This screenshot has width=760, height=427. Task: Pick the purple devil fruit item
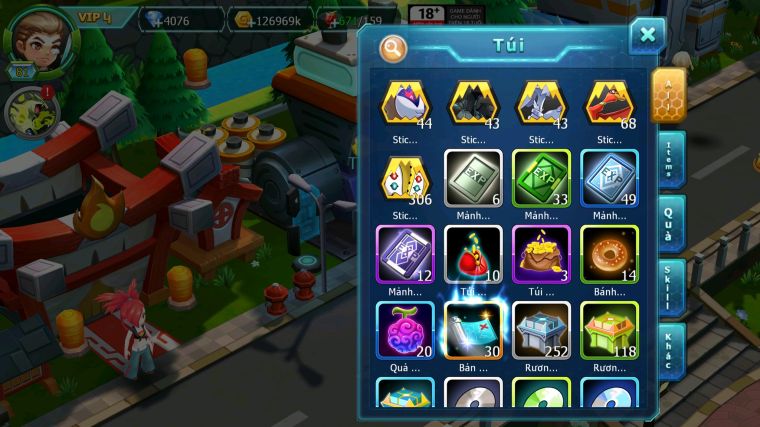tap(405, 329)
